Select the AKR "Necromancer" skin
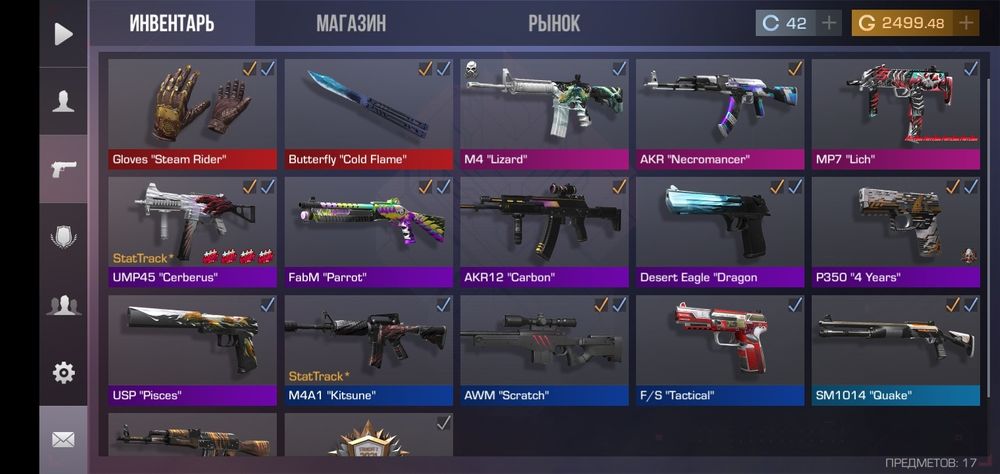The image size is (1000, 474). pos(720,112)
